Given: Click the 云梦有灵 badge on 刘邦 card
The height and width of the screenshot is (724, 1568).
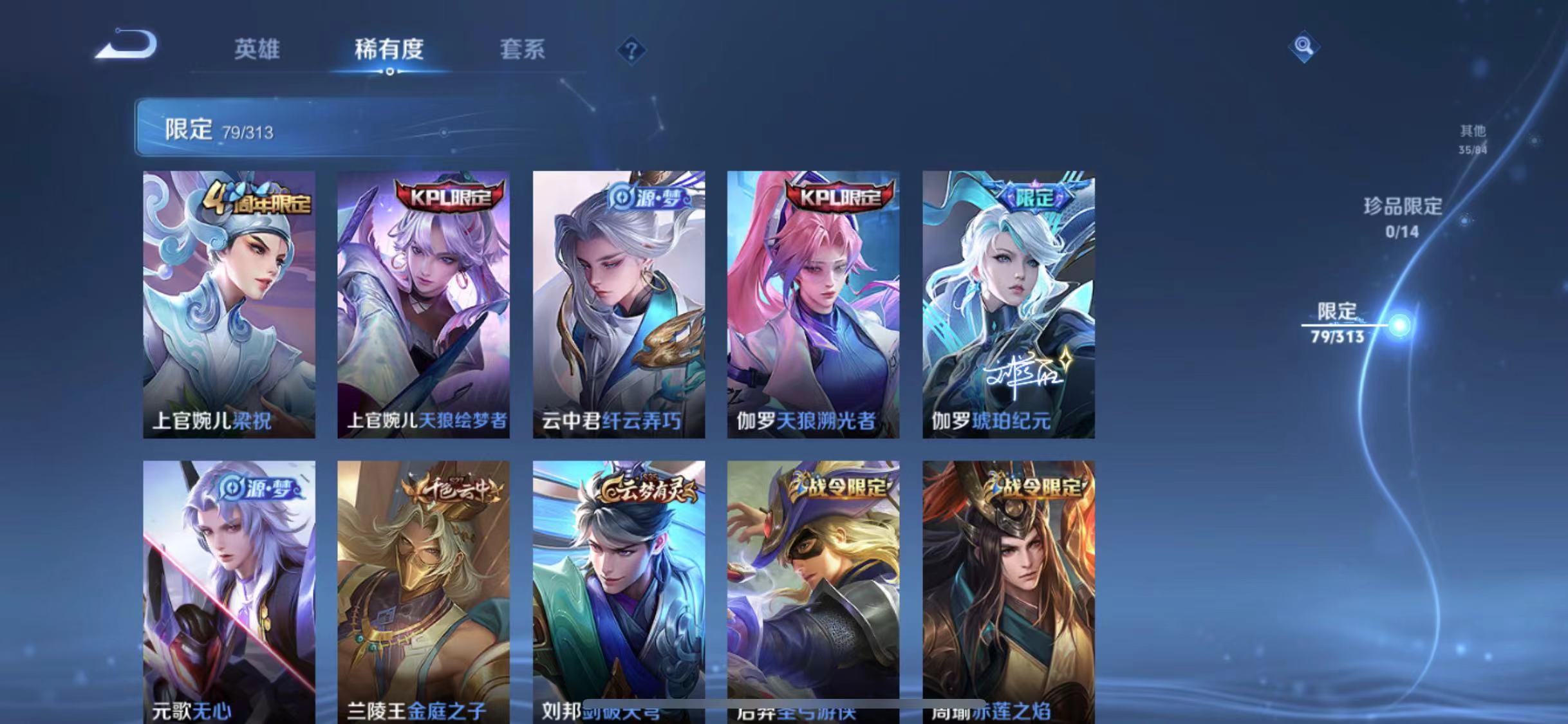Looking at the screenshot, I should pyautogui.click(x=646, y=489).
